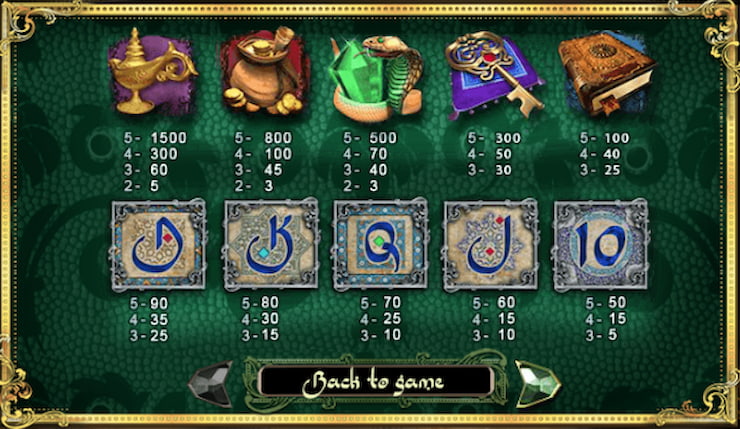Show next paytable page with green gem arrow
The height and width of the screenshot is (429, 740).
pyautogui.click(x=537, y=381)
